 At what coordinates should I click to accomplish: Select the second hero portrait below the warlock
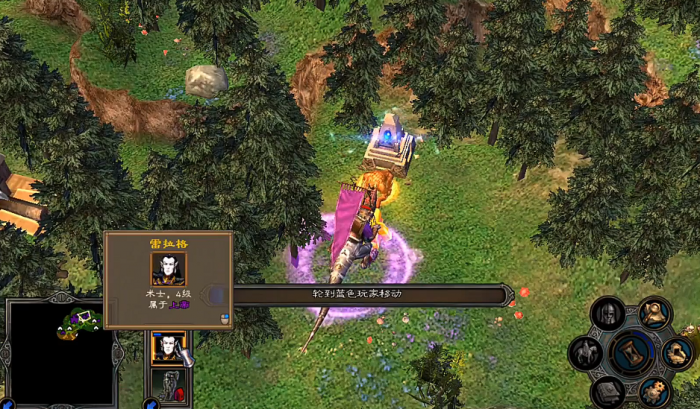point(167,384)
